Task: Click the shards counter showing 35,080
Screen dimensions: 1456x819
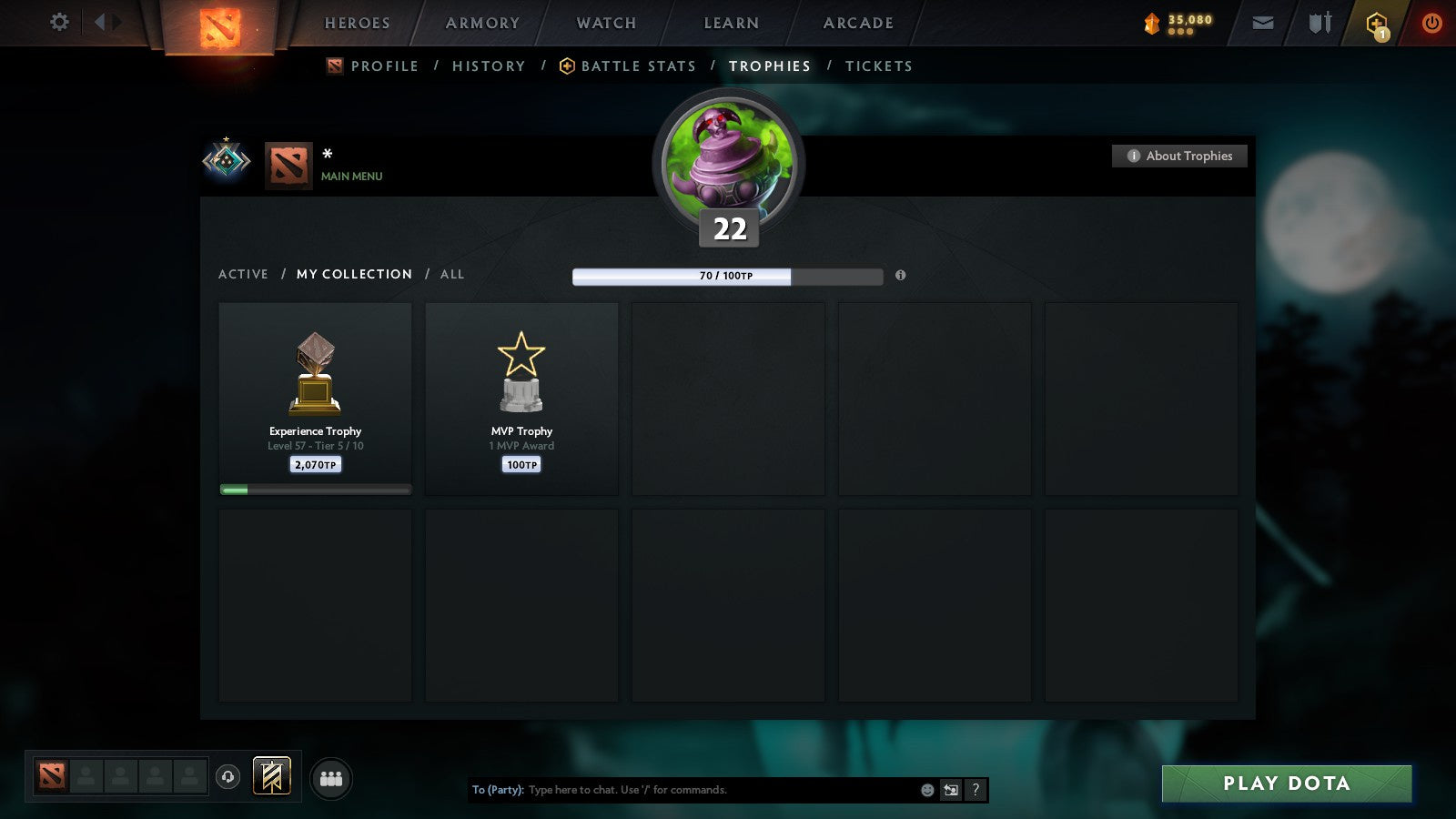Action: tap(1180, 23)
